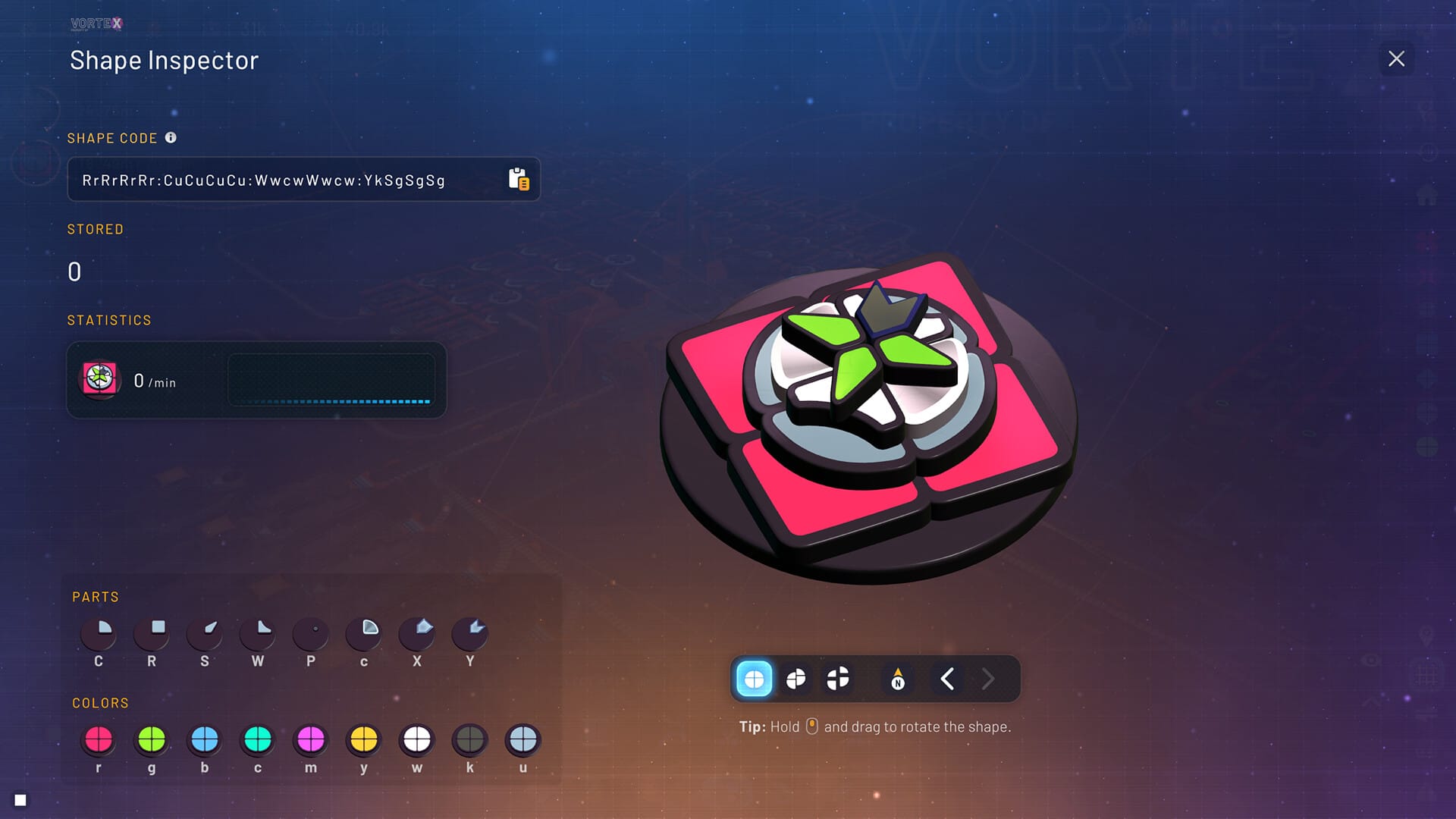Pick the circle part labeled C

[99, 633]
